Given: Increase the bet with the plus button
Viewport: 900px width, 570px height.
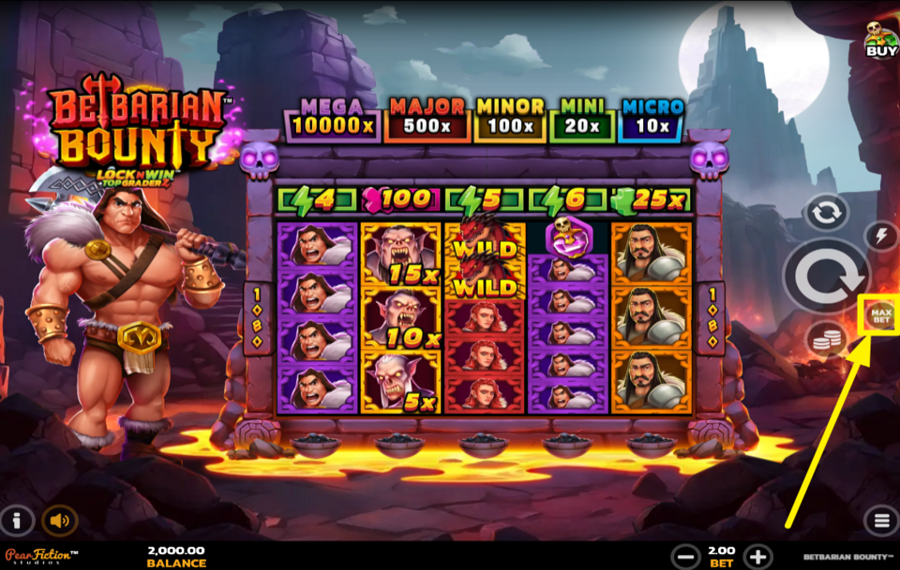Looking at the screenshot, I should (758, 556).
